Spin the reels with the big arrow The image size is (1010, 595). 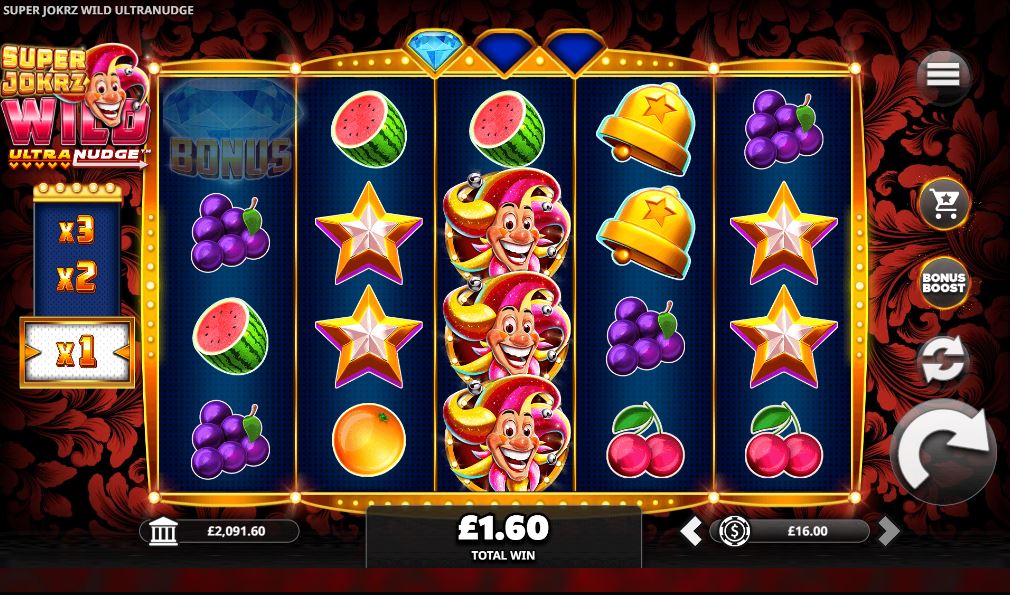point(942,452)
